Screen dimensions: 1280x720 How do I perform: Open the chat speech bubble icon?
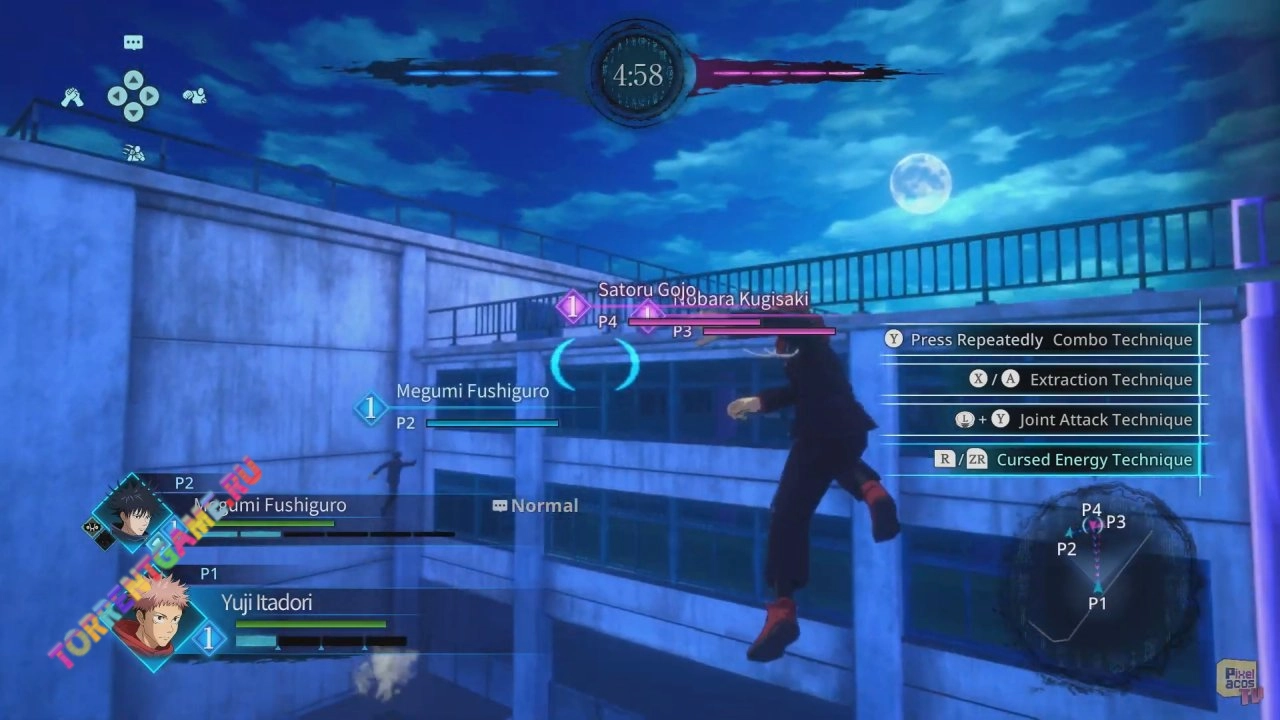133,42
